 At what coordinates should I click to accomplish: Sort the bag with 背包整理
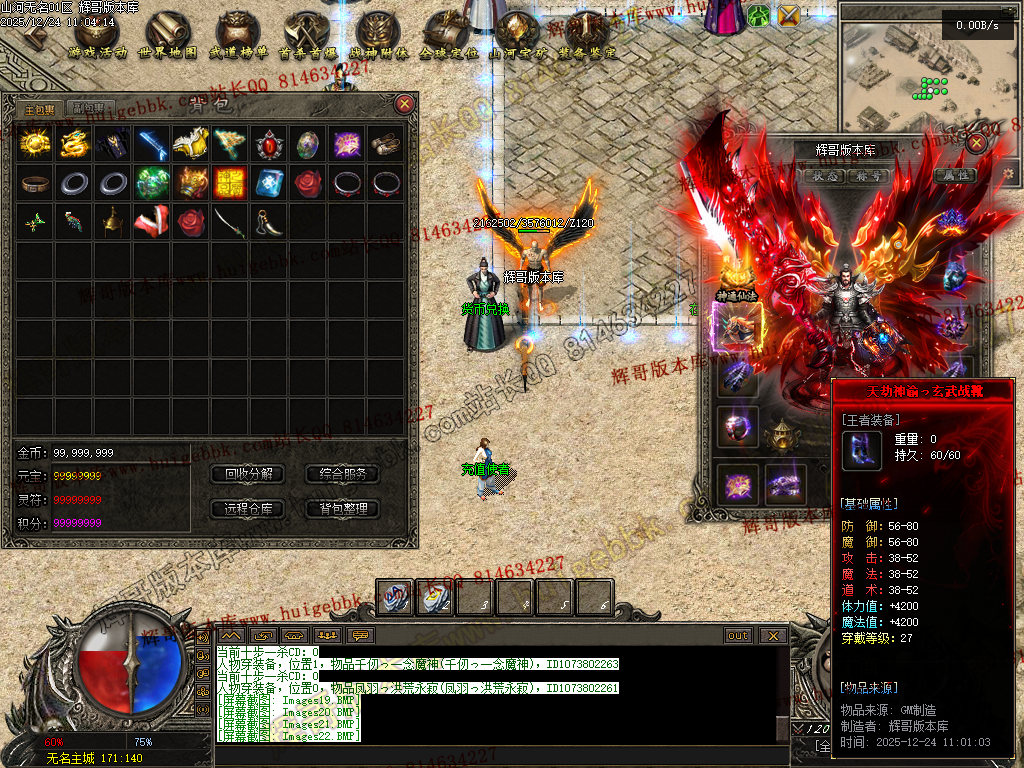[343, 509]
